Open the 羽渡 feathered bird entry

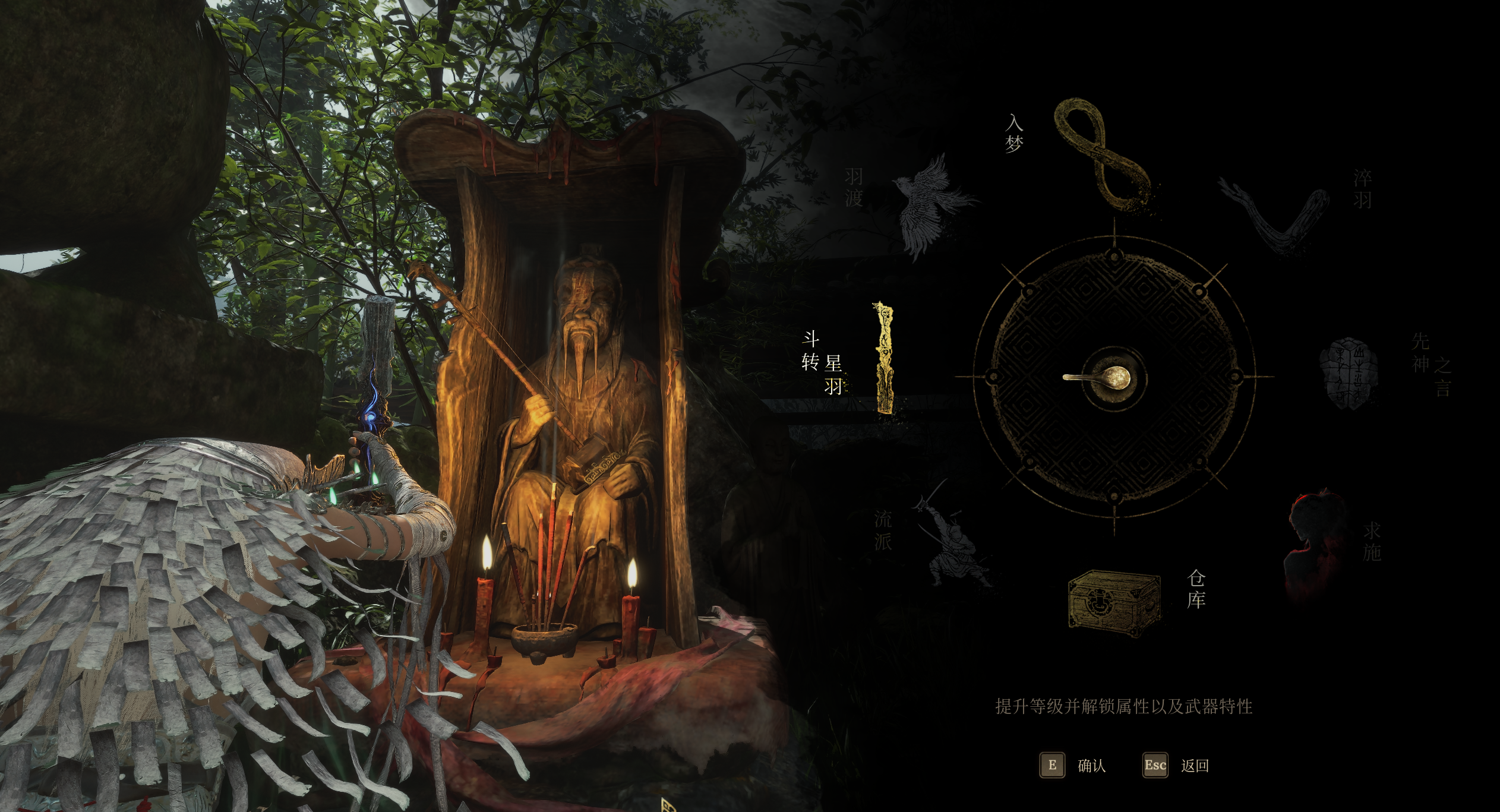[x=929, y=205]
